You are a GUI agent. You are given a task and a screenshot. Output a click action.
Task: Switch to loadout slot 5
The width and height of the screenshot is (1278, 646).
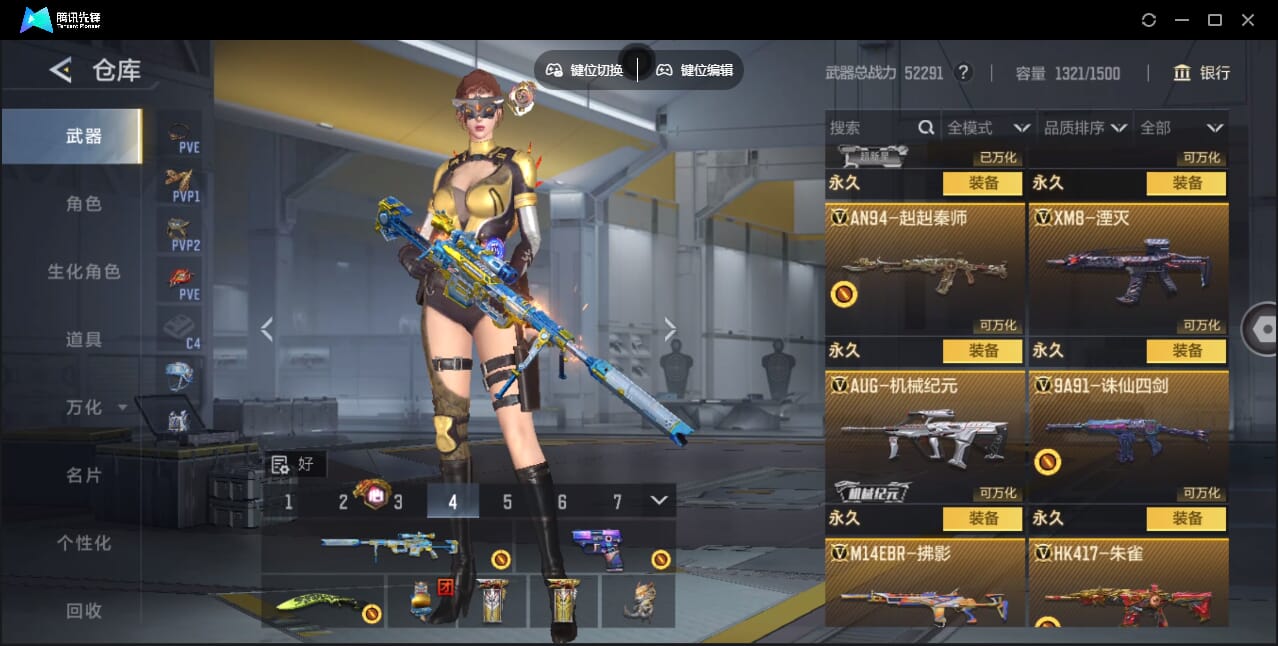pos(507,502)
